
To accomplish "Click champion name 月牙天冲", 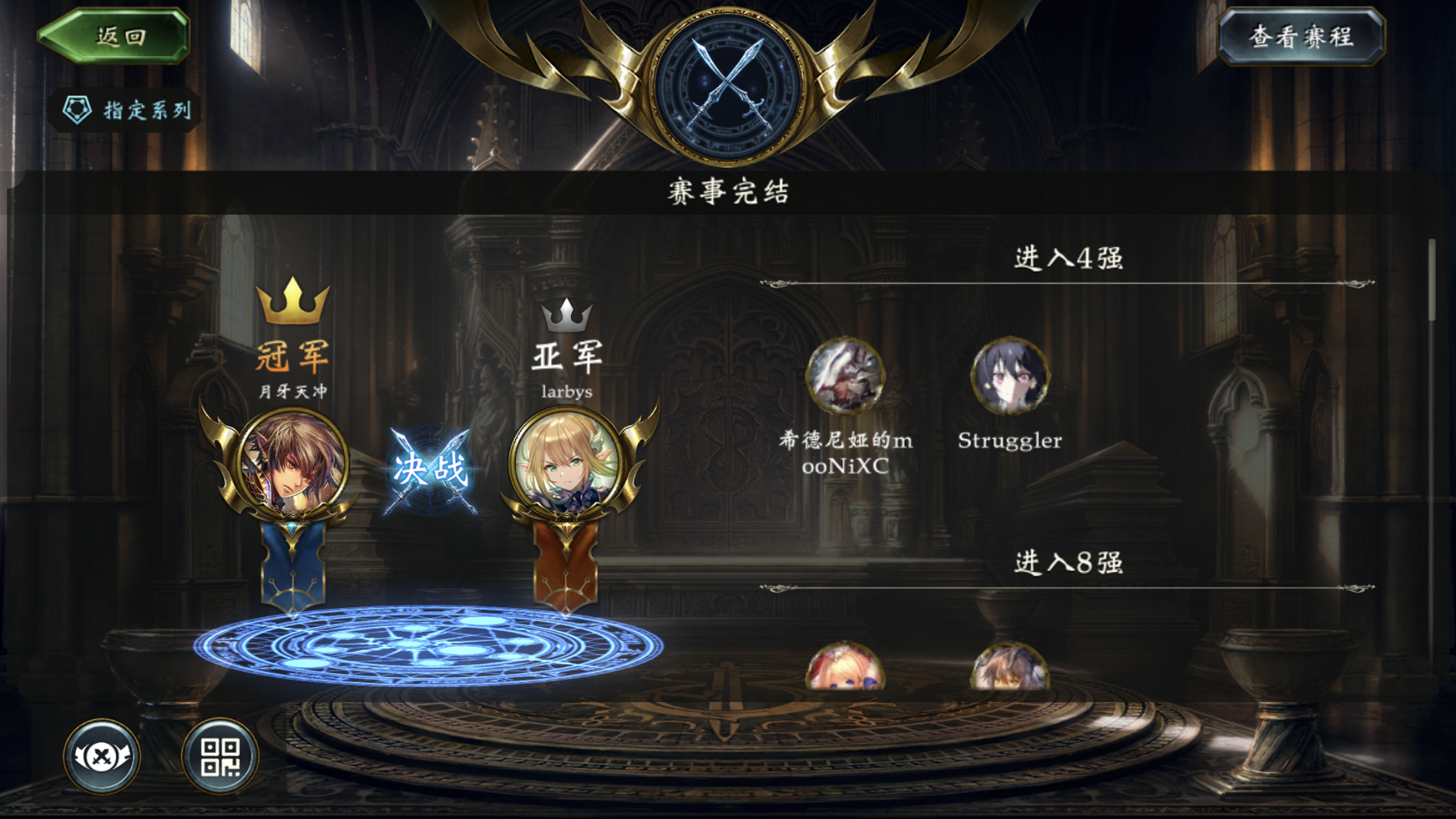I will 293,393.
